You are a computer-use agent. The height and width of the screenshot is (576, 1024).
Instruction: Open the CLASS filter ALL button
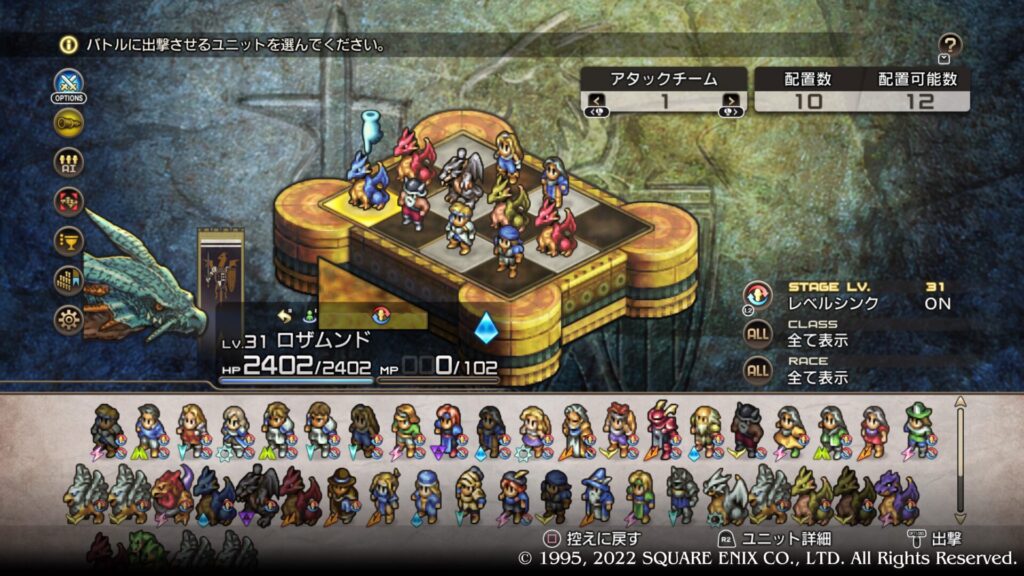[x=758, y=333]
